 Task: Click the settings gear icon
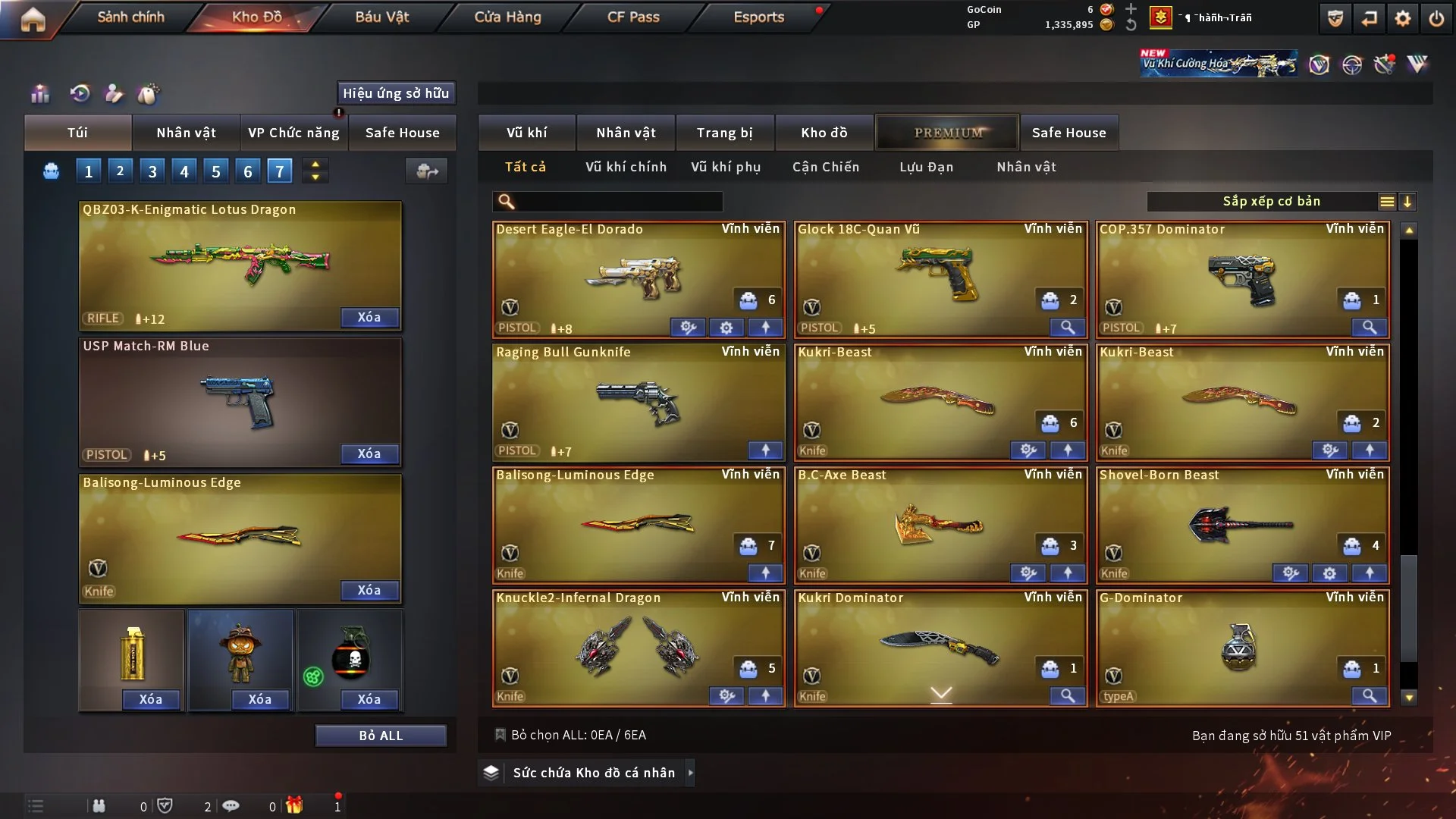pos(1402,18)
